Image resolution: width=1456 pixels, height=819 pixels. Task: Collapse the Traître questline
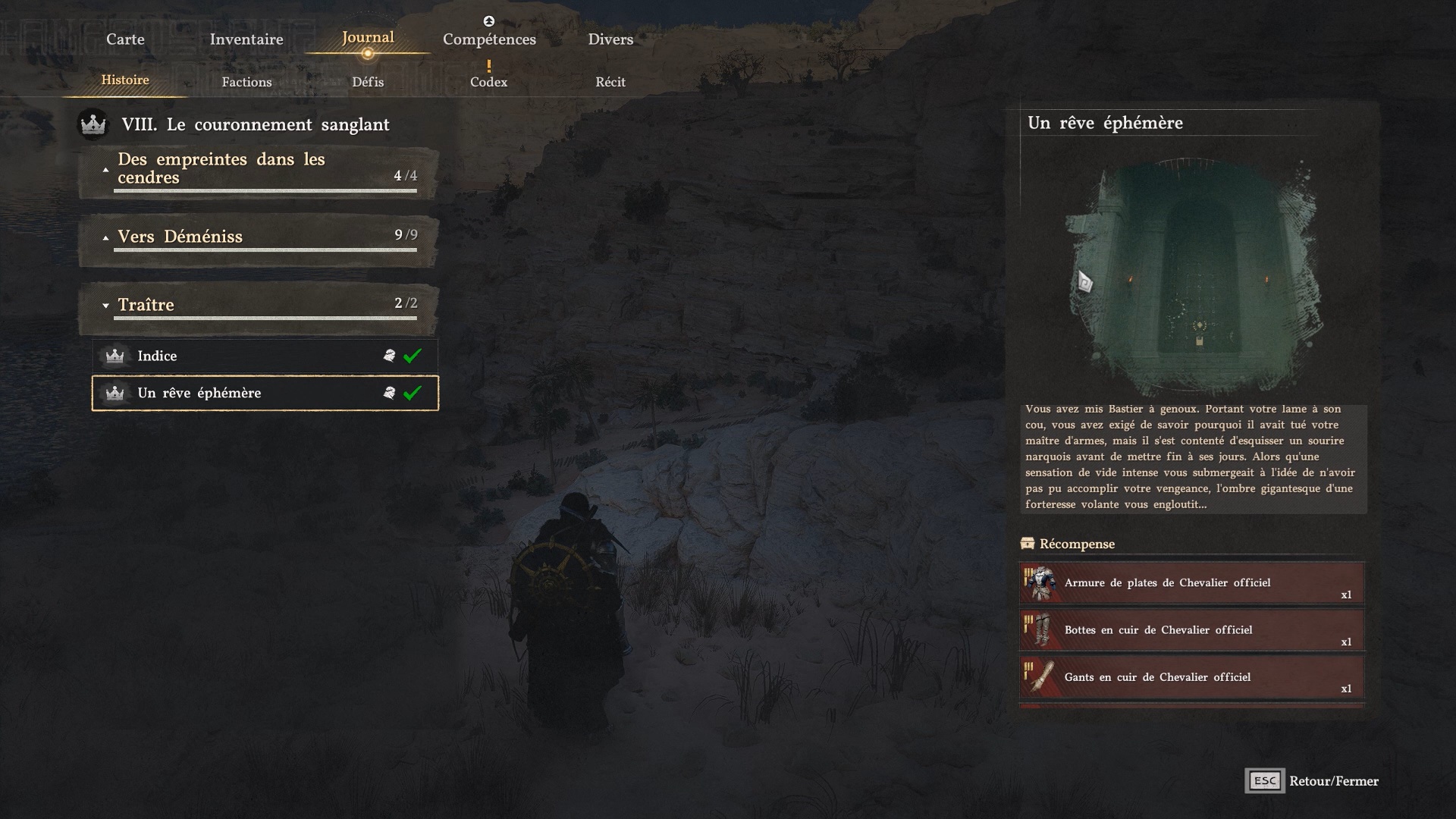pyautogui.click(x=258, y=305)
